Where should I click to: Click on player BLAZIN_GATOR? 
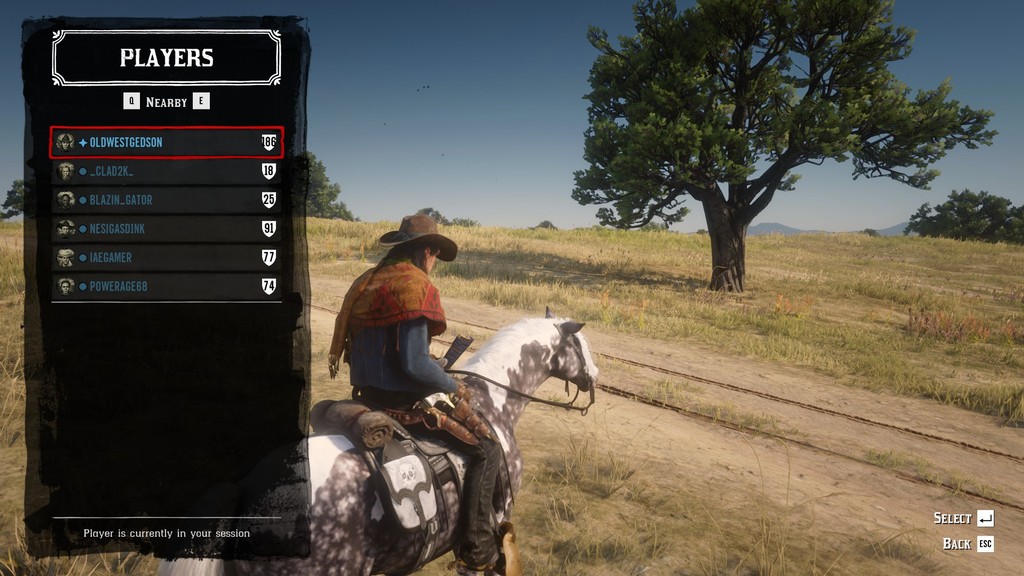point(166,200)
